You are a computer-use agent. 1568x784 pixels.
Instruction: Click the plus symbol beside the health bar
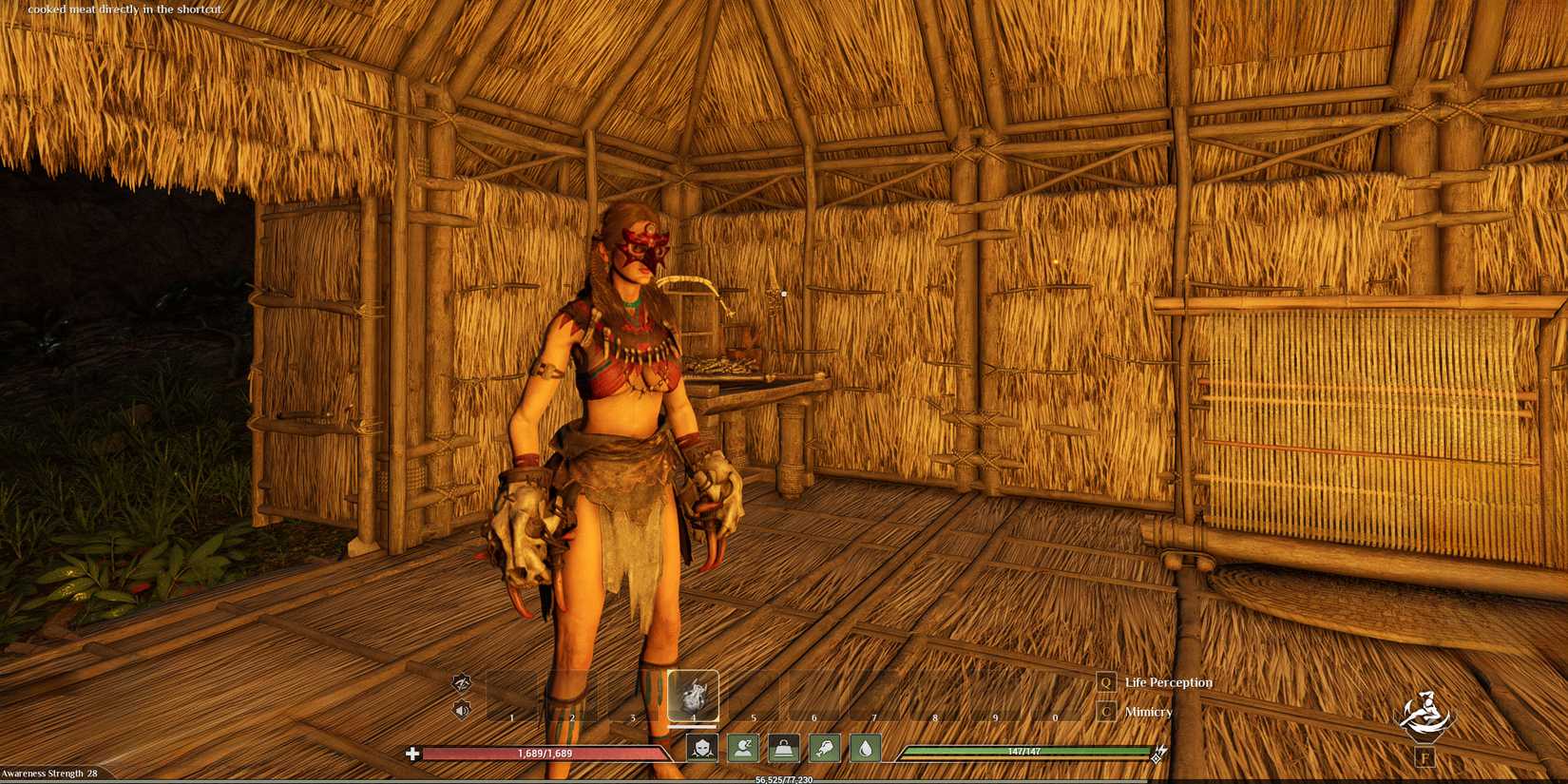[413, 753]
